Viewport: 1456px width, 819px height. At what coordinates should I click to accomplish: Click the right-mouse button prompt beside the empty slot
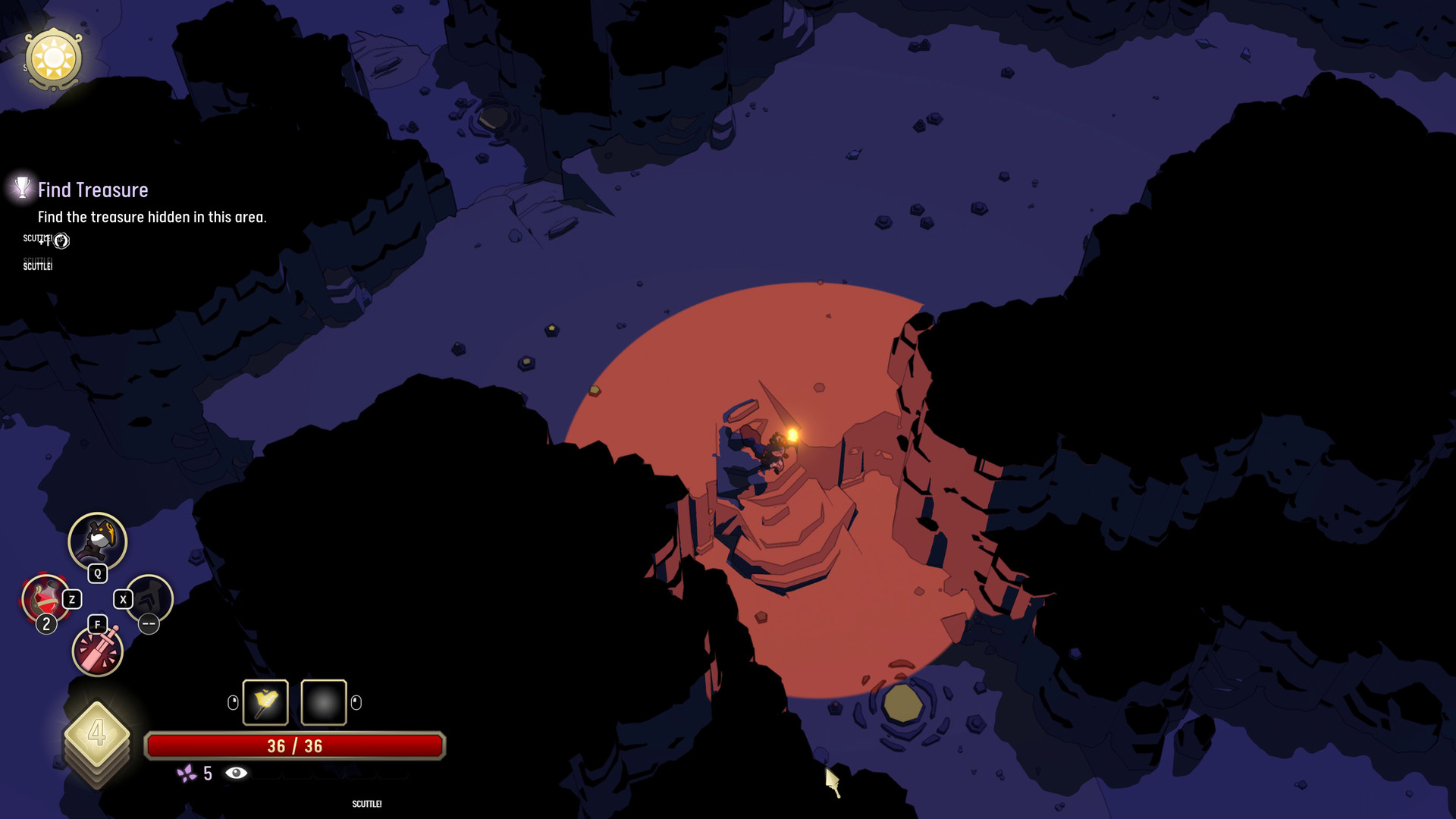(x=356, y=702)
